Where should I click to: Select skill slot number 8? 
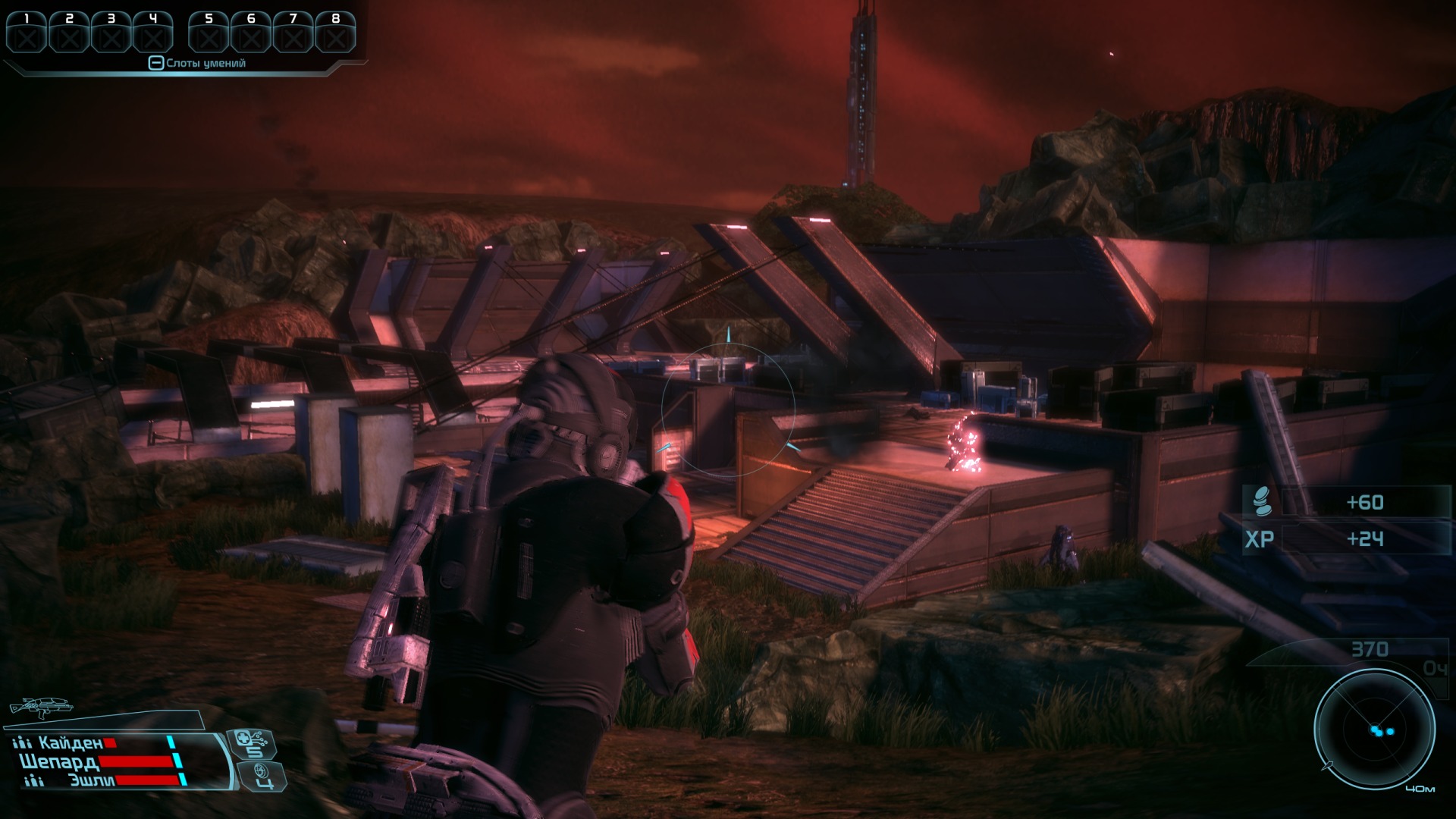point(335,32)
